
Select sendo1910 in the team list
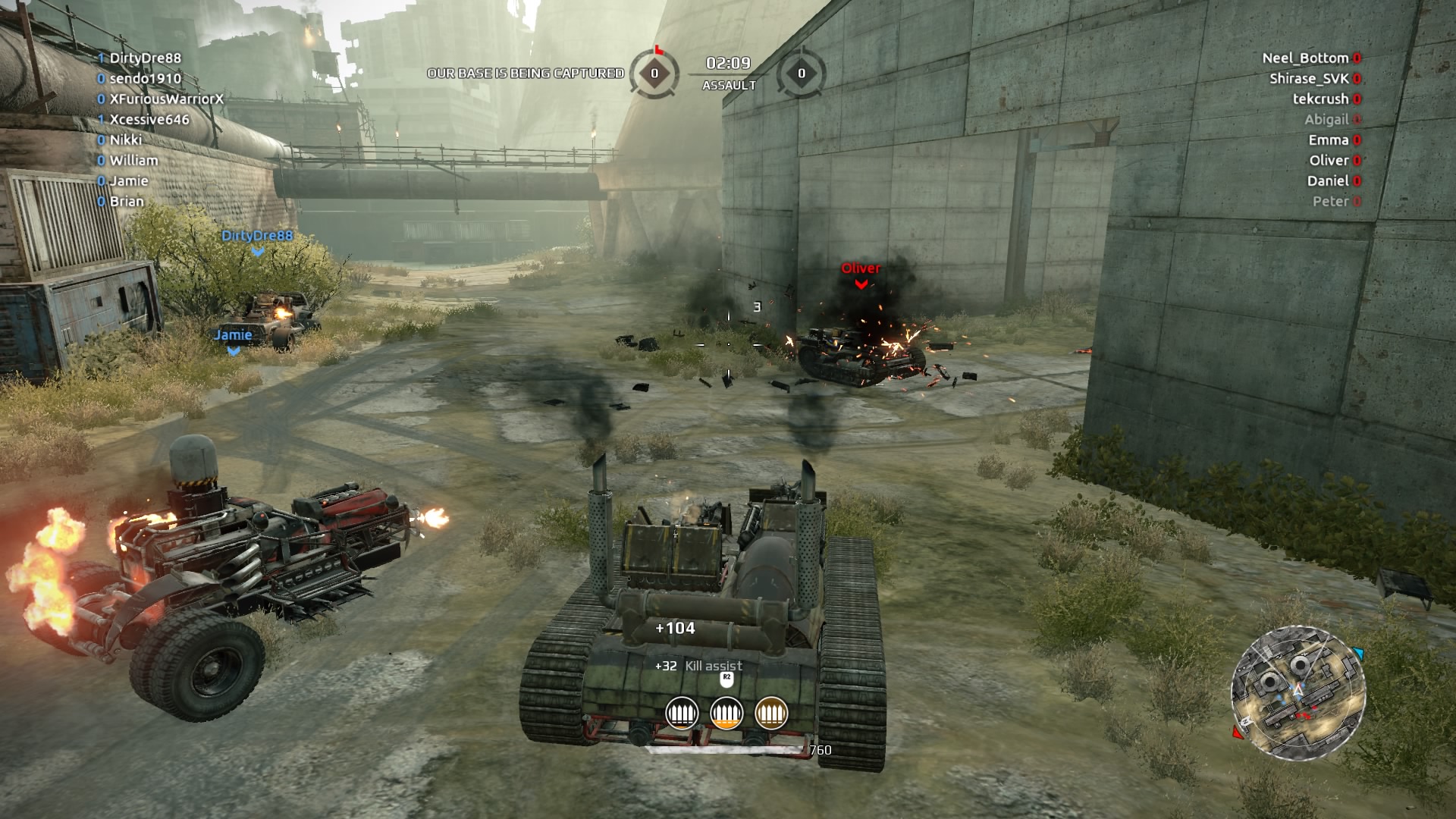point(145,78)
